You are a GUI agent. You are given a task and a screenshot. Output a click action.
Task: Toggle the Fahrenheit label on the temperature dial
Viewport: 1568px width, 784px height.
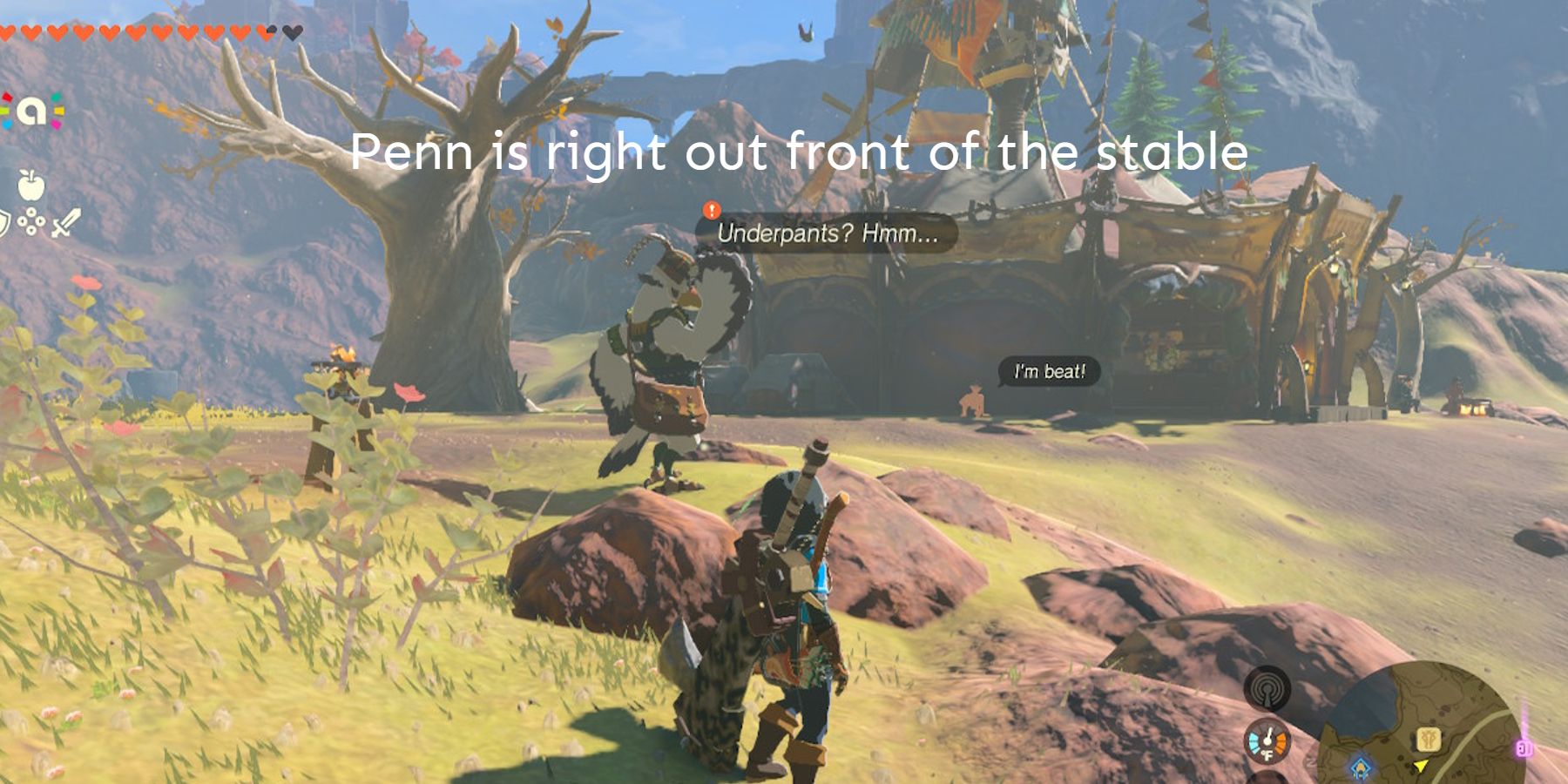[1267, 754]
